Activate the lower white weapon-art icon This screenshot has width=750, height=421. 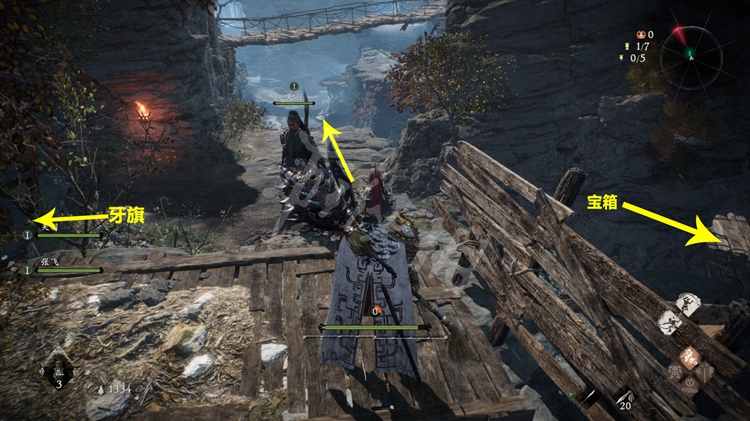(669, 323)
